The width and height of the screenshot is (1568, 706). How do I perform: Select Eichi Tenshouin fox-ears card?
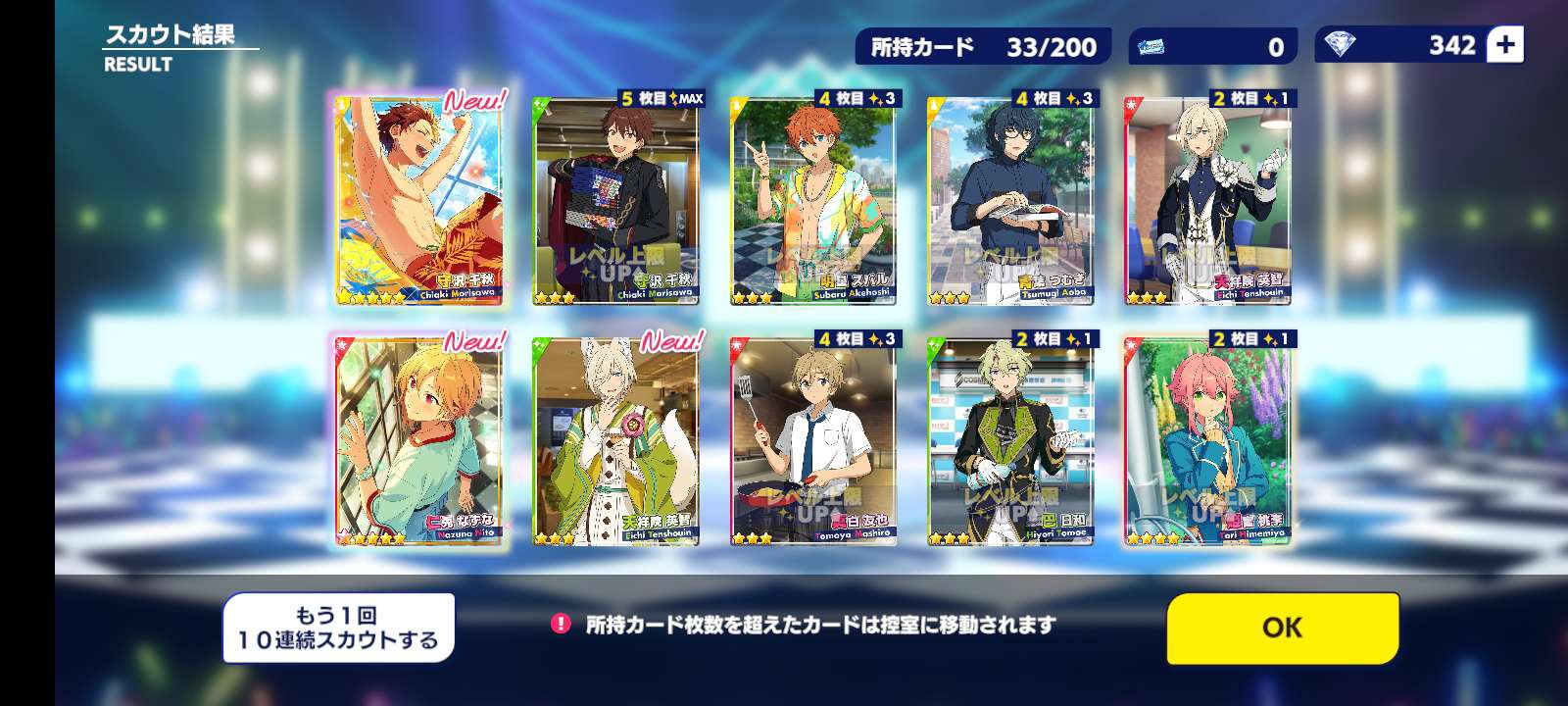pos(615,440)
